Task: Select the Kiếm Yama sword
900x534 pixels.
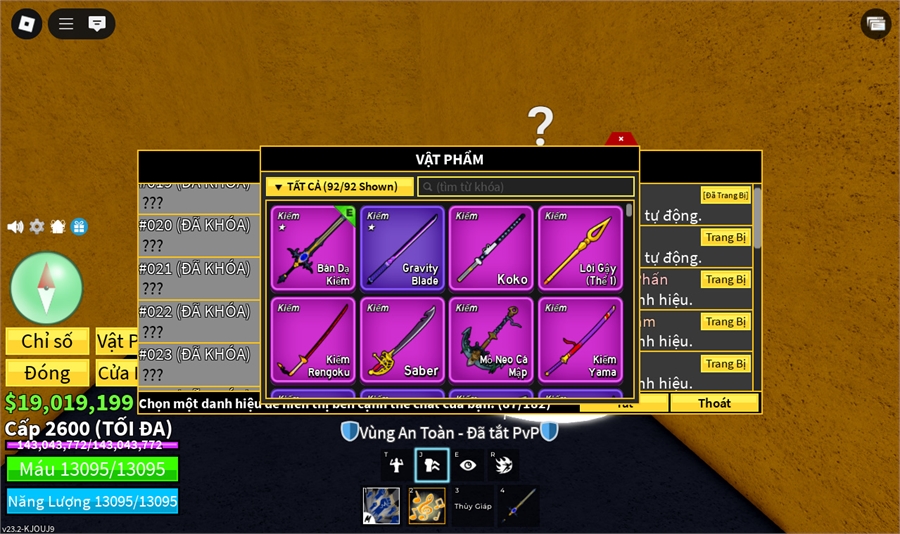Action: (580, 339)
